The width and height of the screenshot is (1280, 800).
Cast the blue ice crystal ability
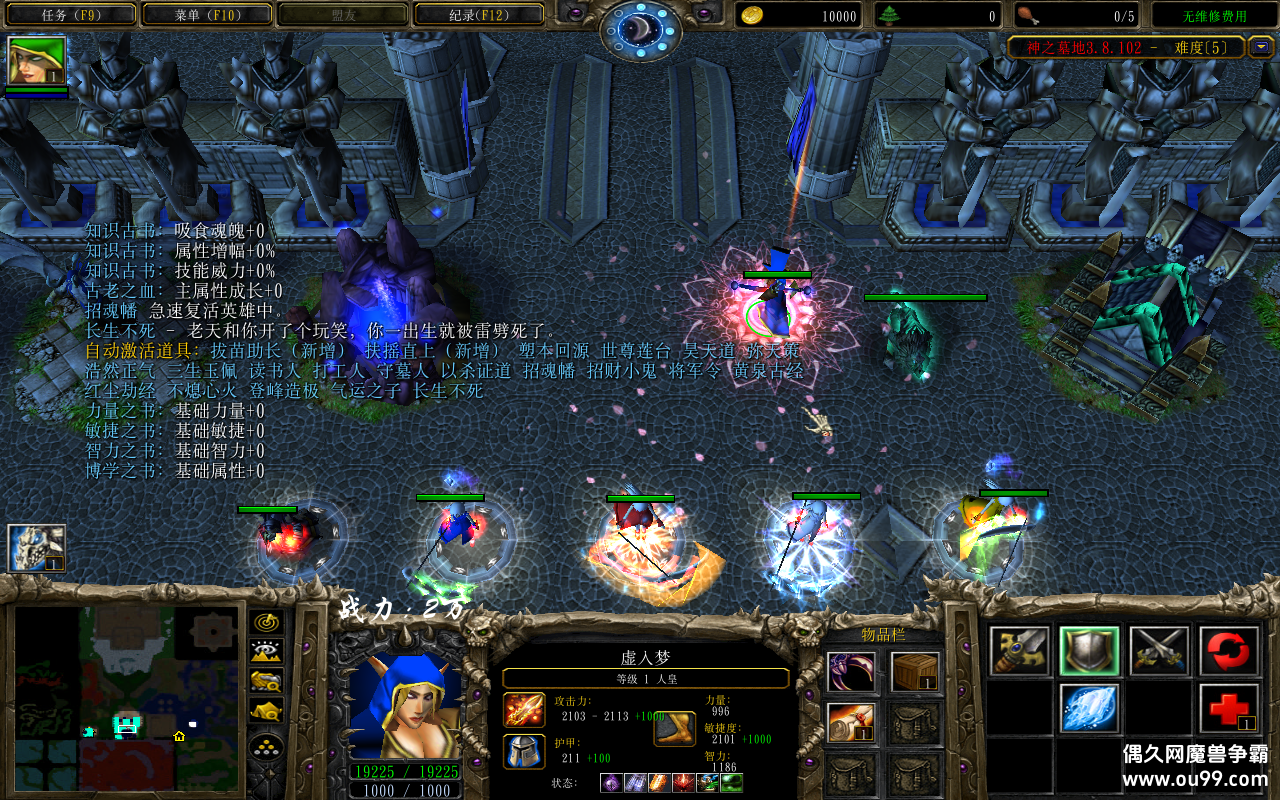tap(1089, 708)
